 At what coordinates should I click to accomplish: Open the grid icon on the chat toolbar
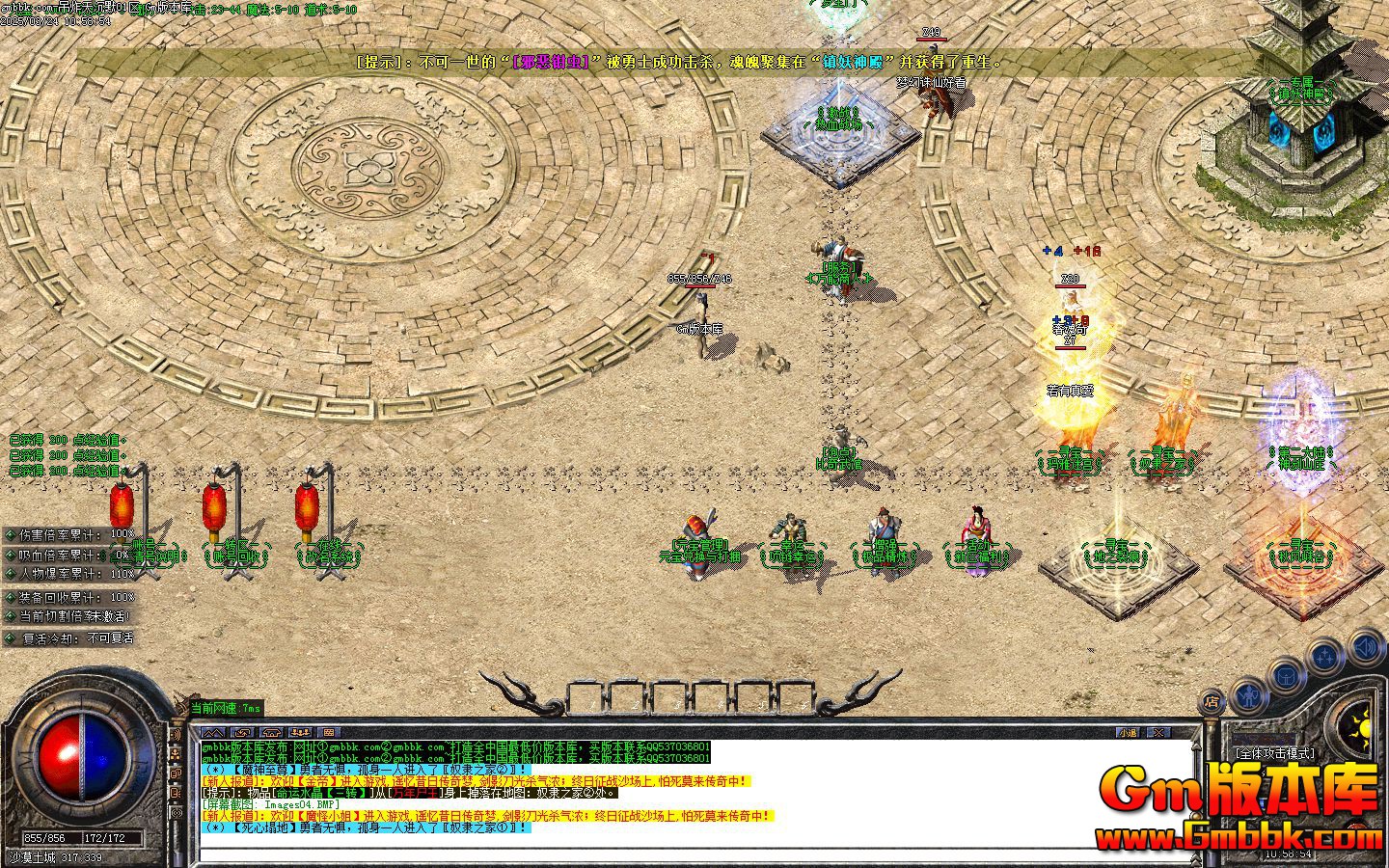(x=328, y=730)
